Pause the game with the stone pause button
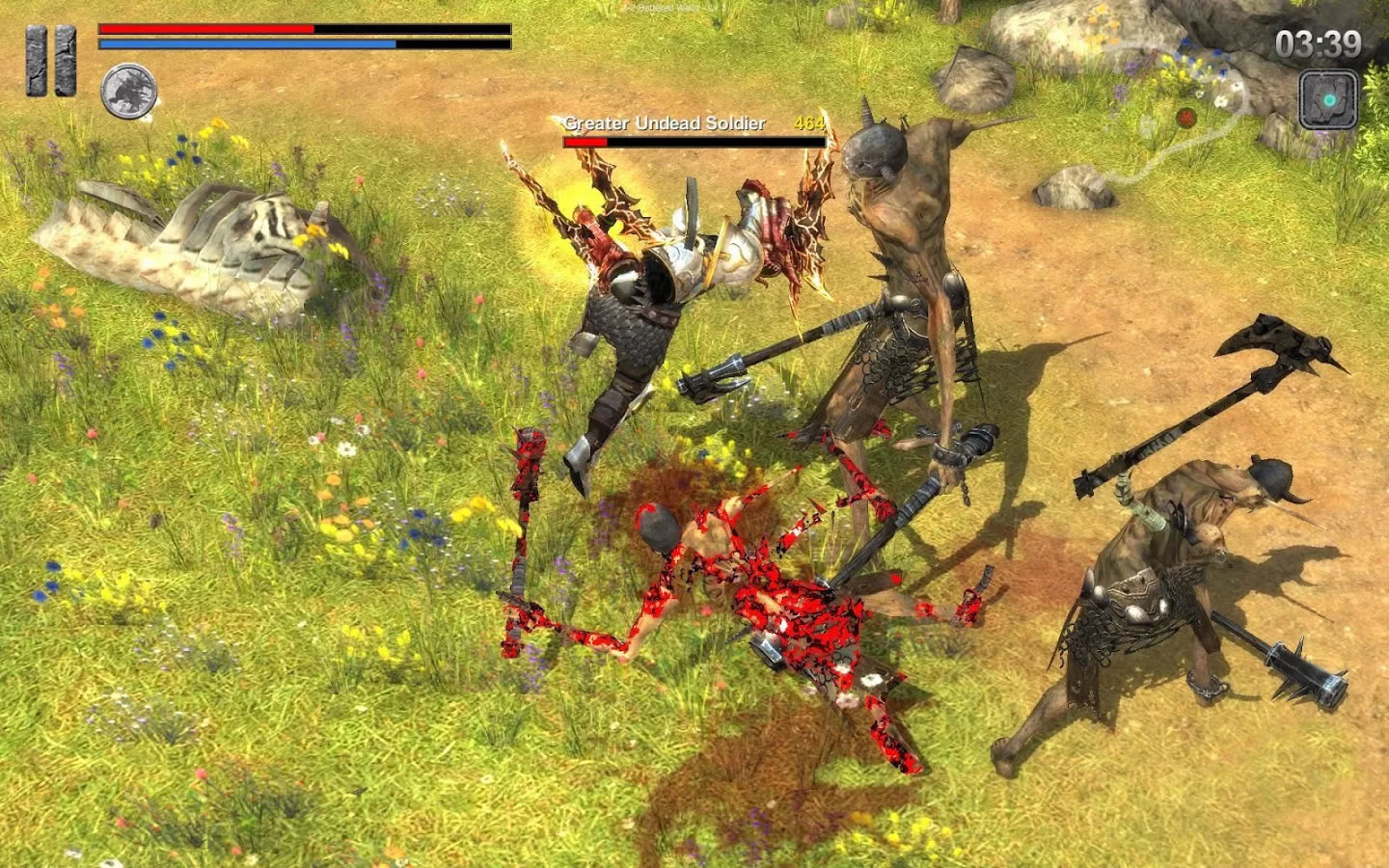Image resolution: width=1389 pixels, height=868 pixels. [51, 61]
